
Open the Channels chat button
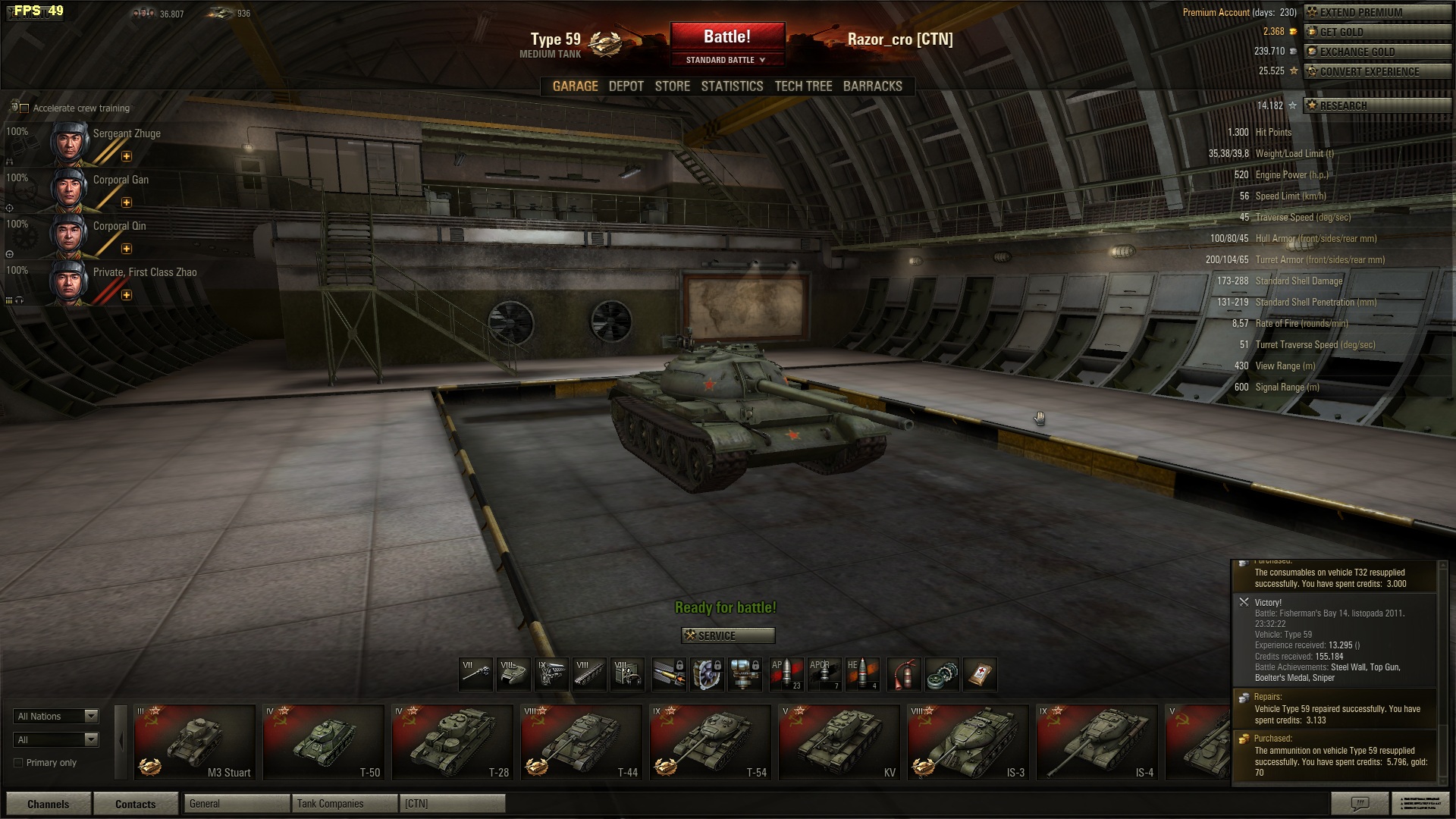pos(49,804)
